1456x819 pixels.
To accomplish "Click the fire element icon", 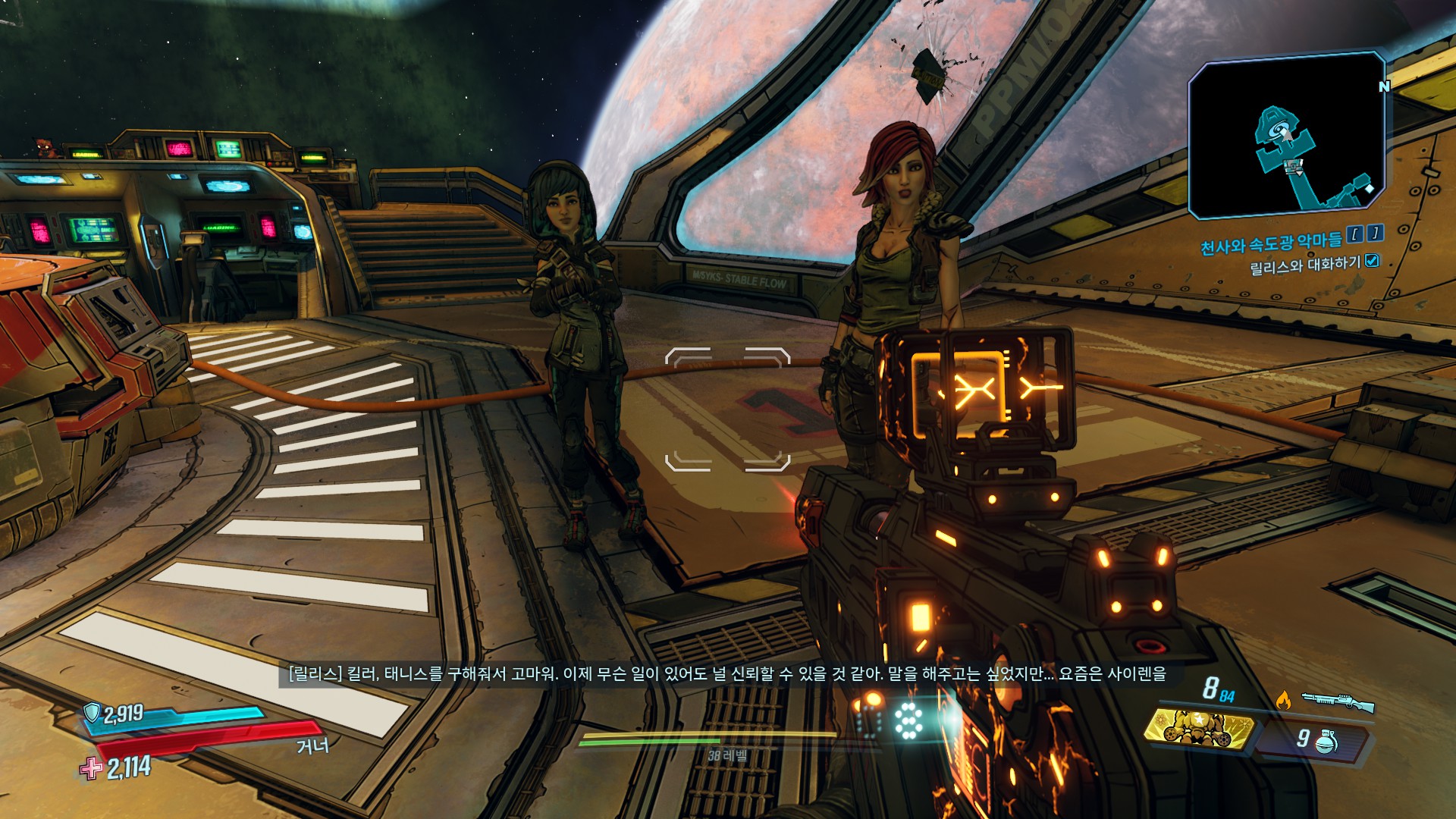I will pyautogui.click(x=1283, y=700).
